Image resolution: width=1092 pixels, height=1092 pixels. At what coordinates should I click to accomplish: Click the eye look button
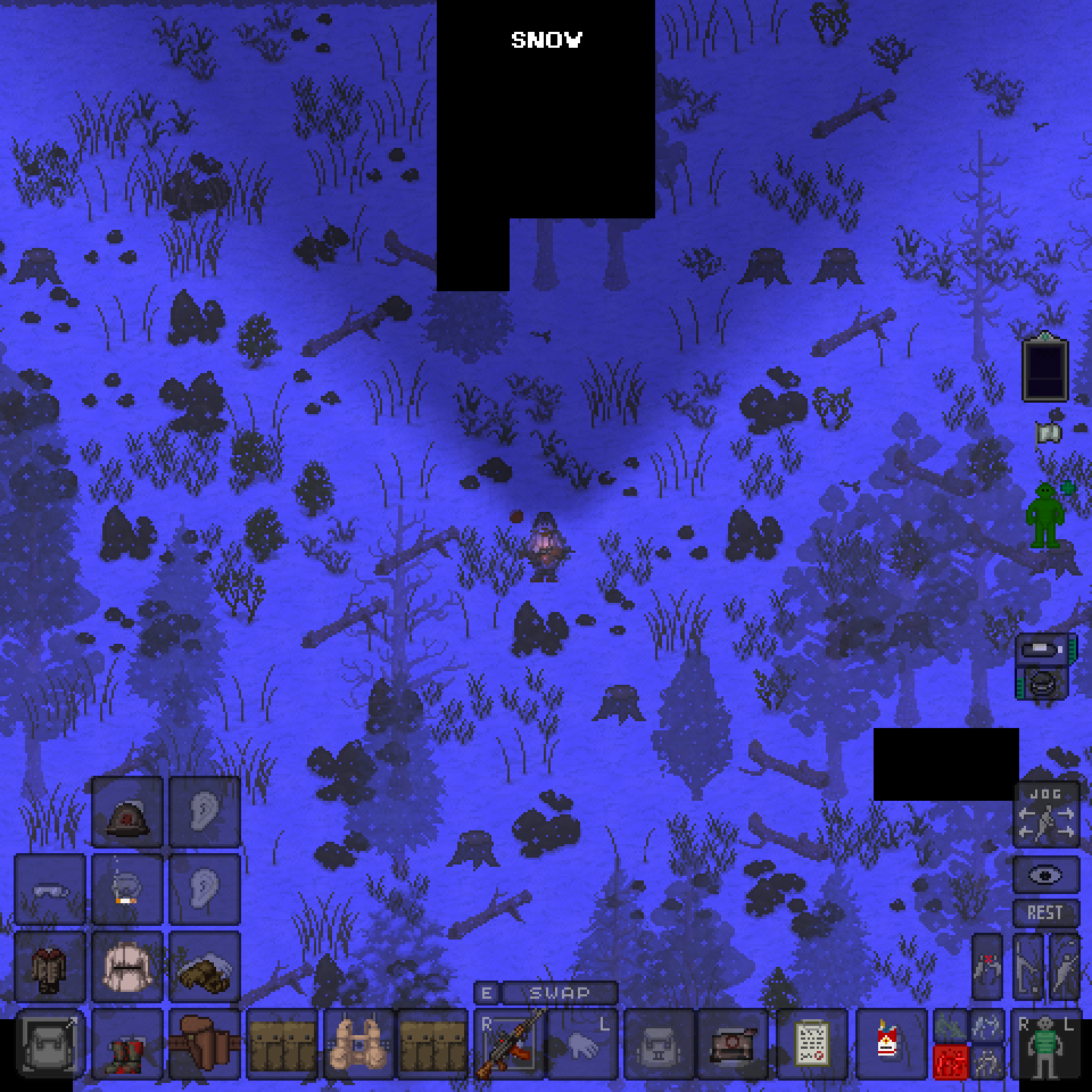click(1046, 876)
